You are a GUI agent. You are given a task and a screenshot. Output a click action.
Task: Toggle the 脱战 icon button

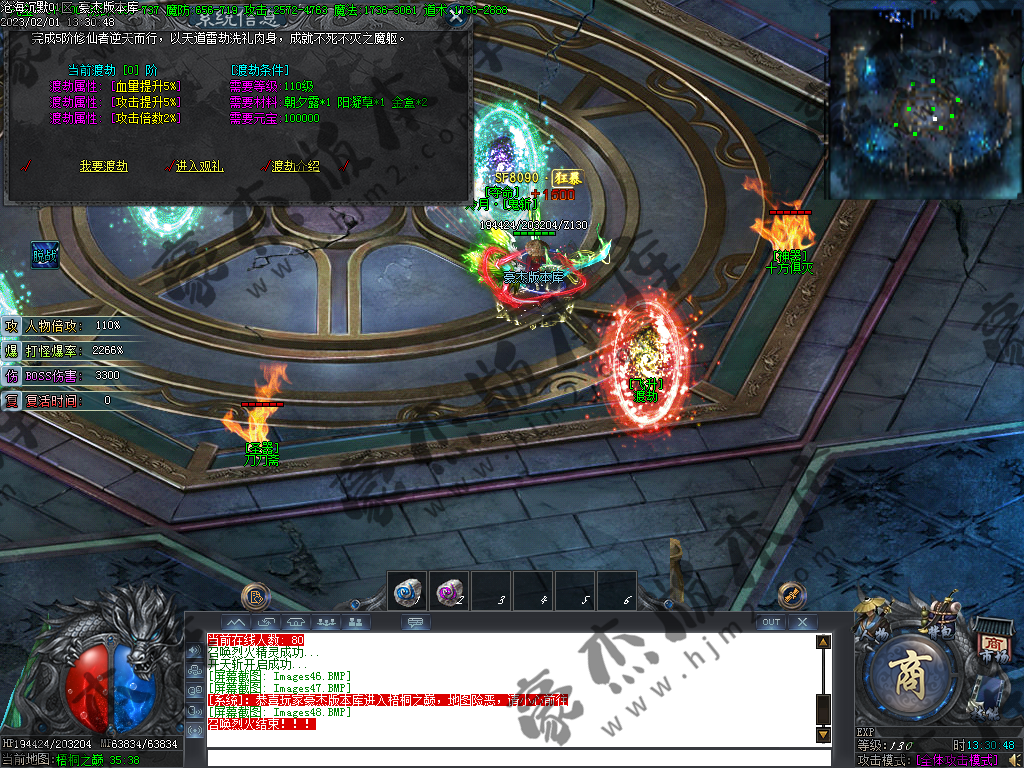click(45, 255)
